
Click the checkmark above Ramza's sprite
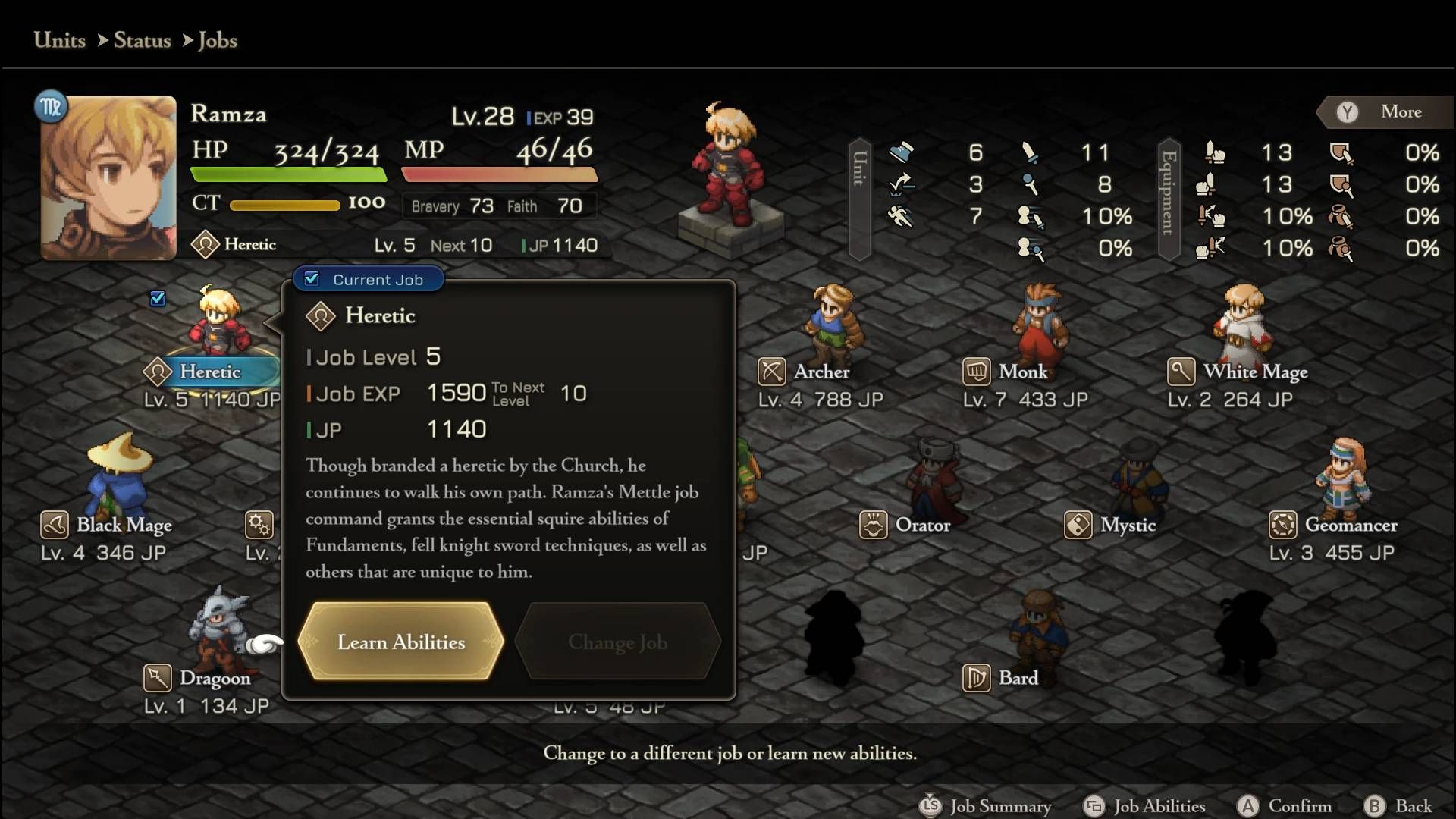coord(158,299)
